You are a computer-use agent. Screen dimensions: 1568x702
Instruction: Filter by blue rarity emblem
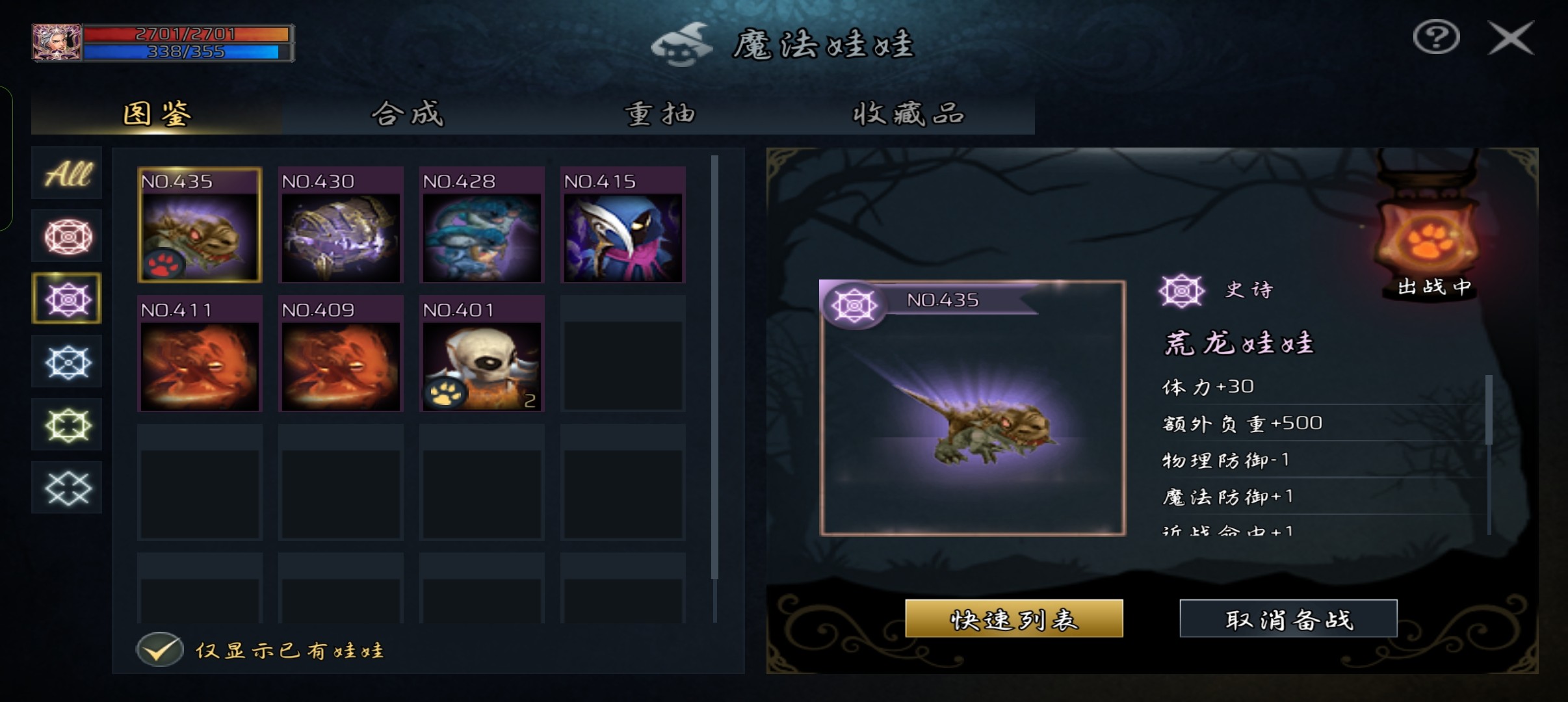click(x=67, y=361)
